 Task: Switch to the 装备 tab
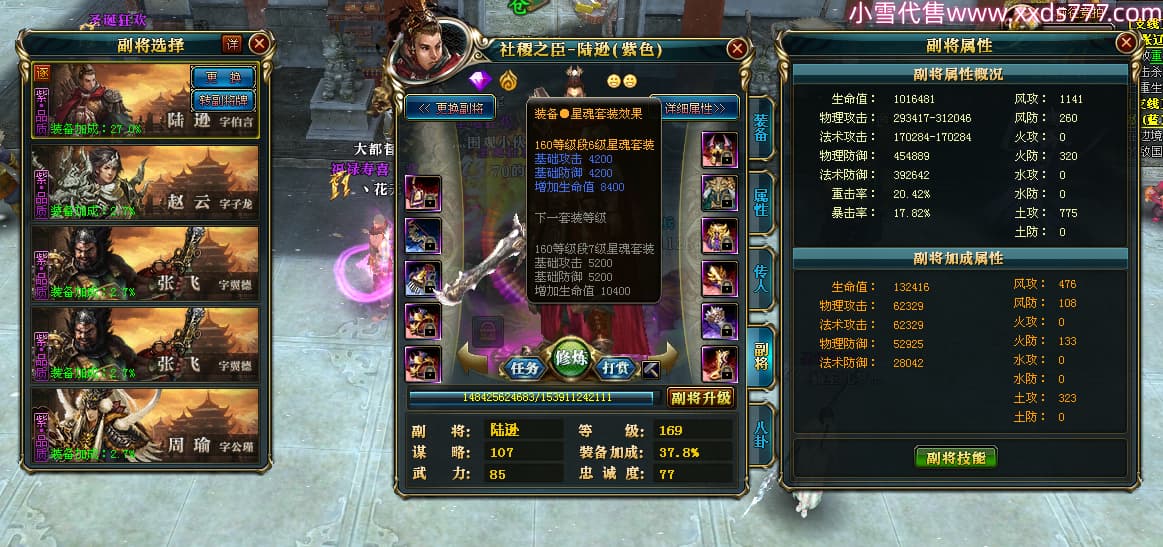pyautogui.click(x=761, y=134)
